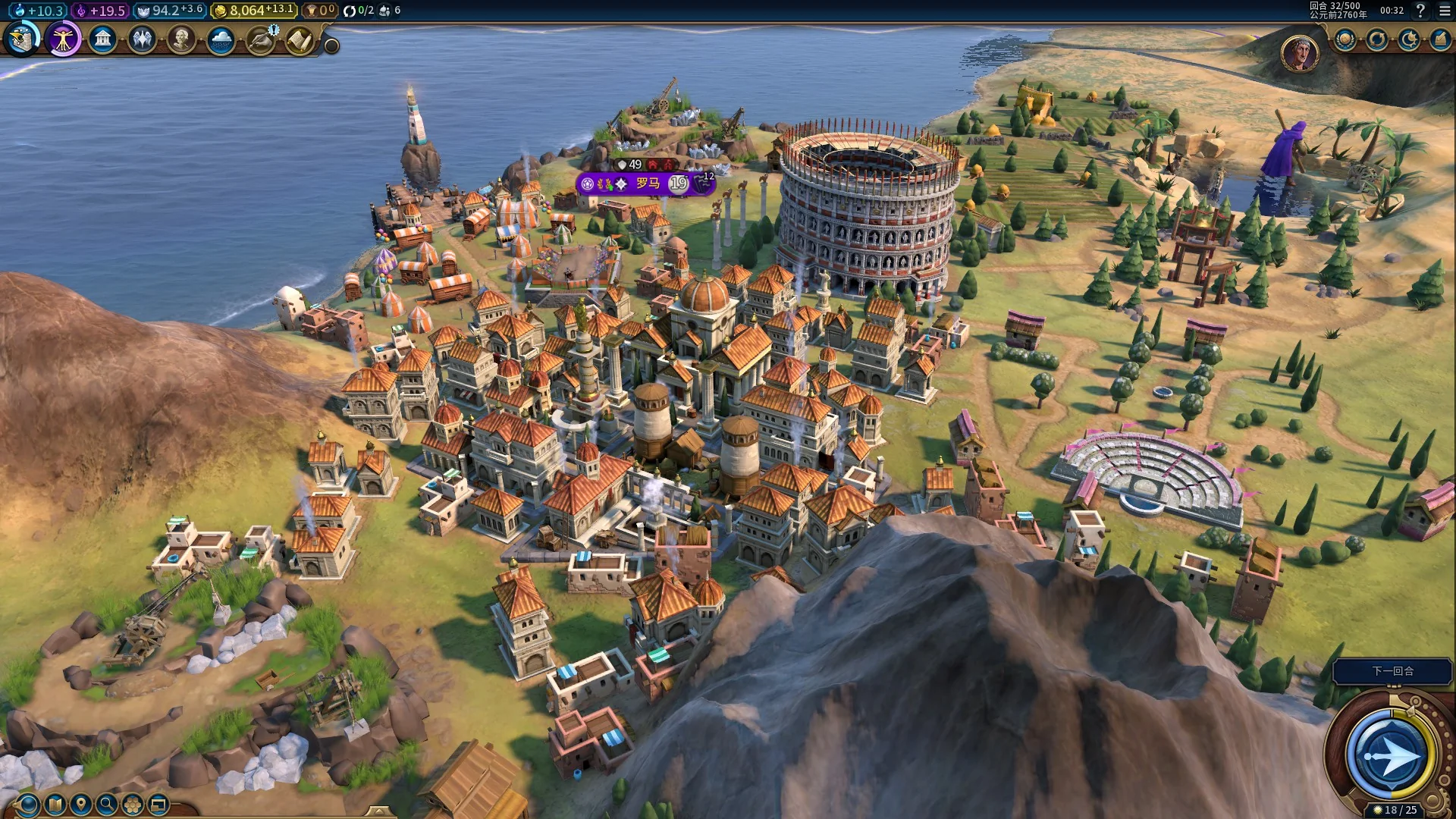This screenshot has height=819, width=1456.
Task: Open the climate panel with rain cloud
Action: click(x=221, y=39)
